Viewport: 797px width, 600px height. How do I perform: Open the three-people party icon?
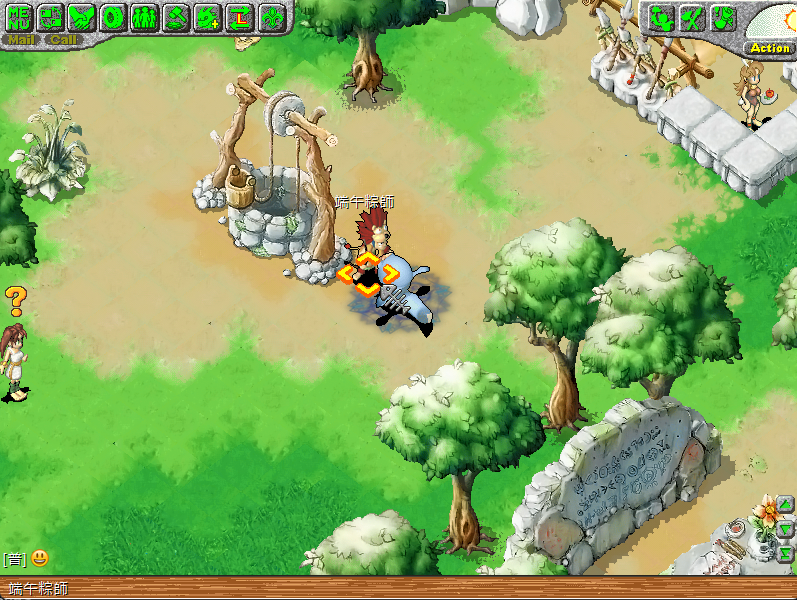tap(145, 16)
